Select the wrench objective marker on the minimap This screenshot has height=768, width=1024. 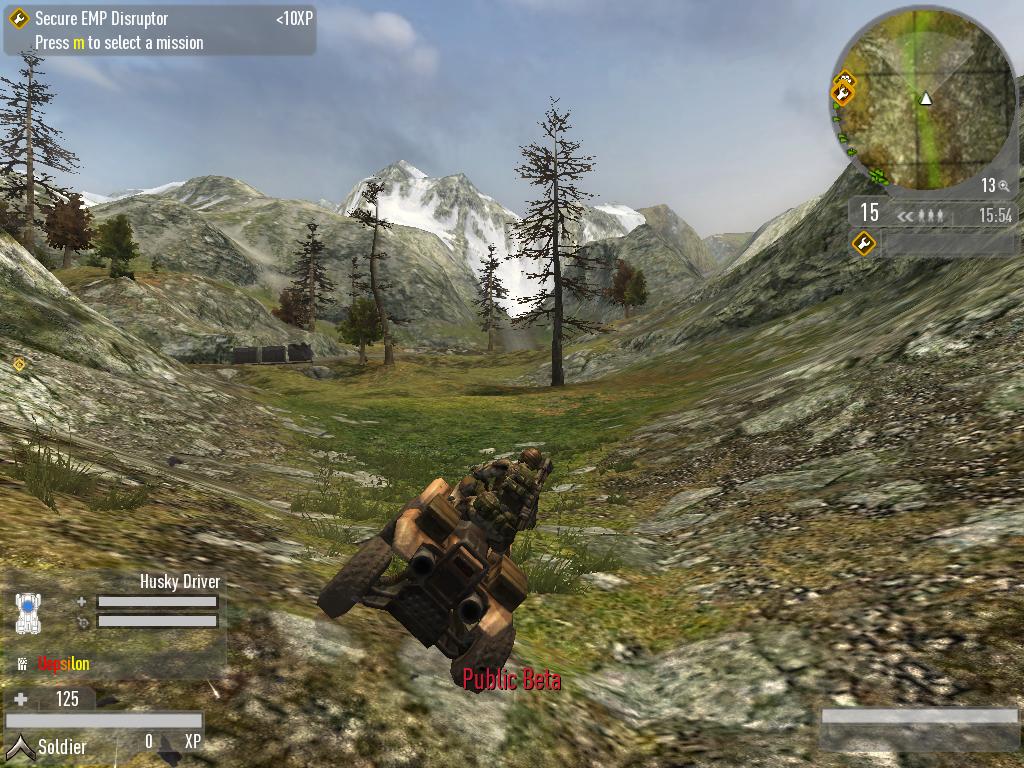pyautogui.click(x=842, y=94)
